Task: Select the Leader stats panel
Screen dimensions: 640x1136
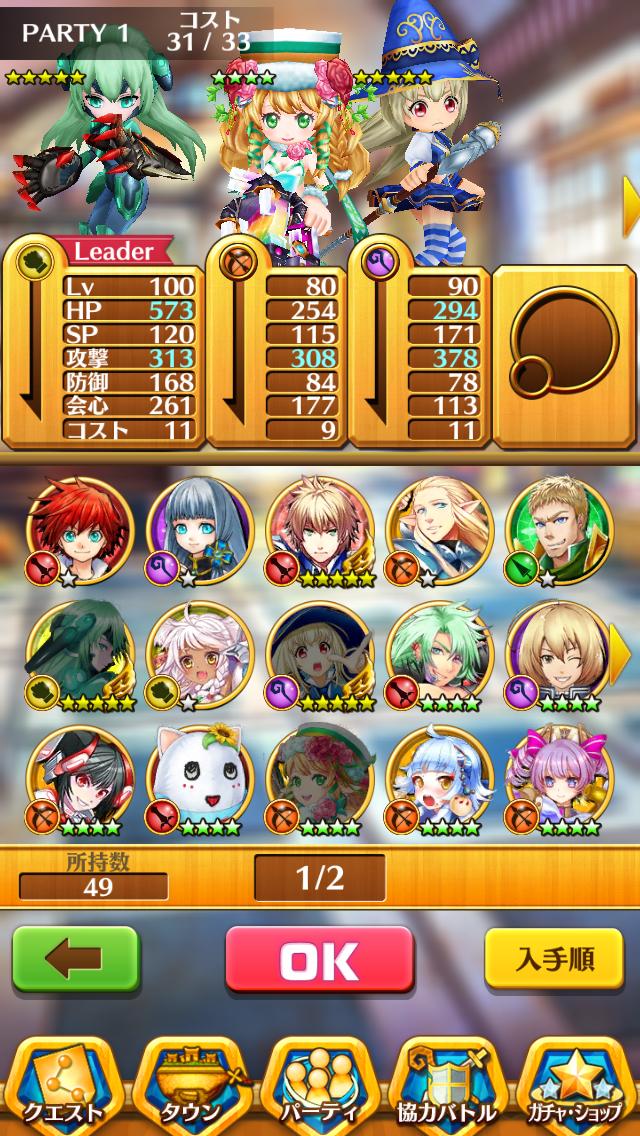Action: [x=103, y=345]
